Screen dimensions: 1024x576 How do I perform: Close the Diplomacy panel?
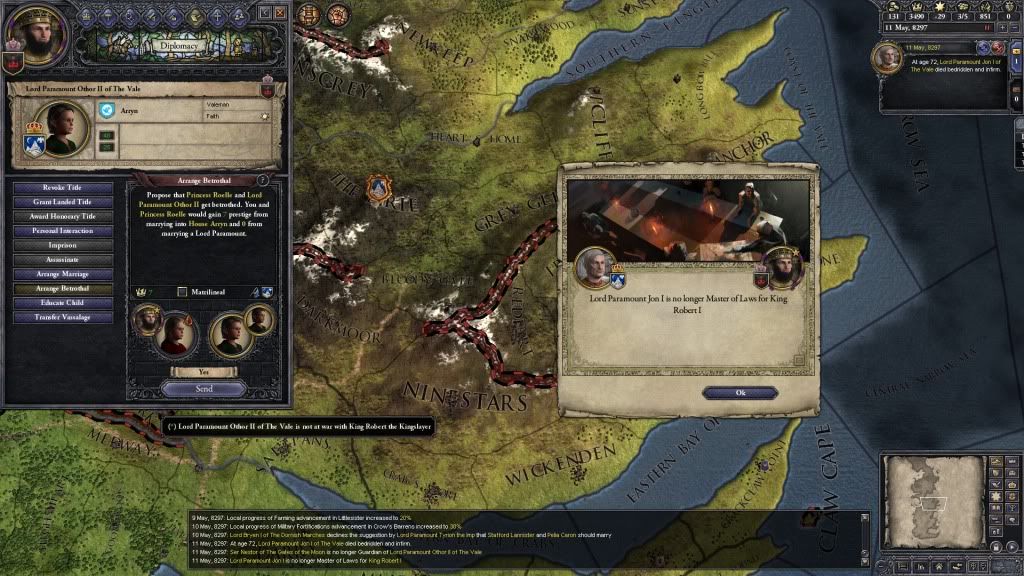tap(280, 13)
